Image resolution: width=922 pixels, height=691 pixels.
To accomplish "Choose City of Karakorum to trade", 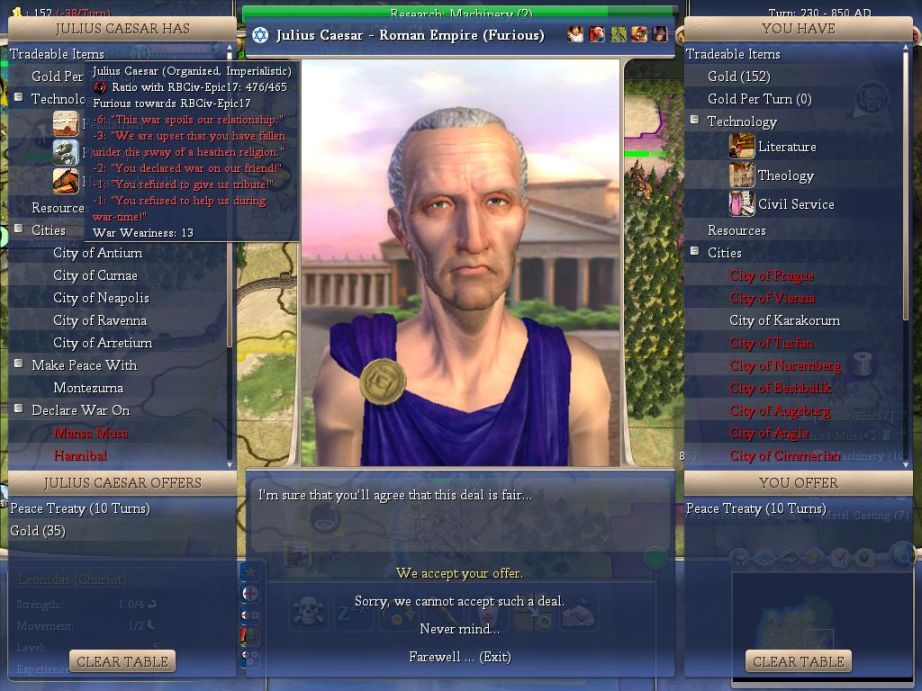I will [x=784, y=320].
